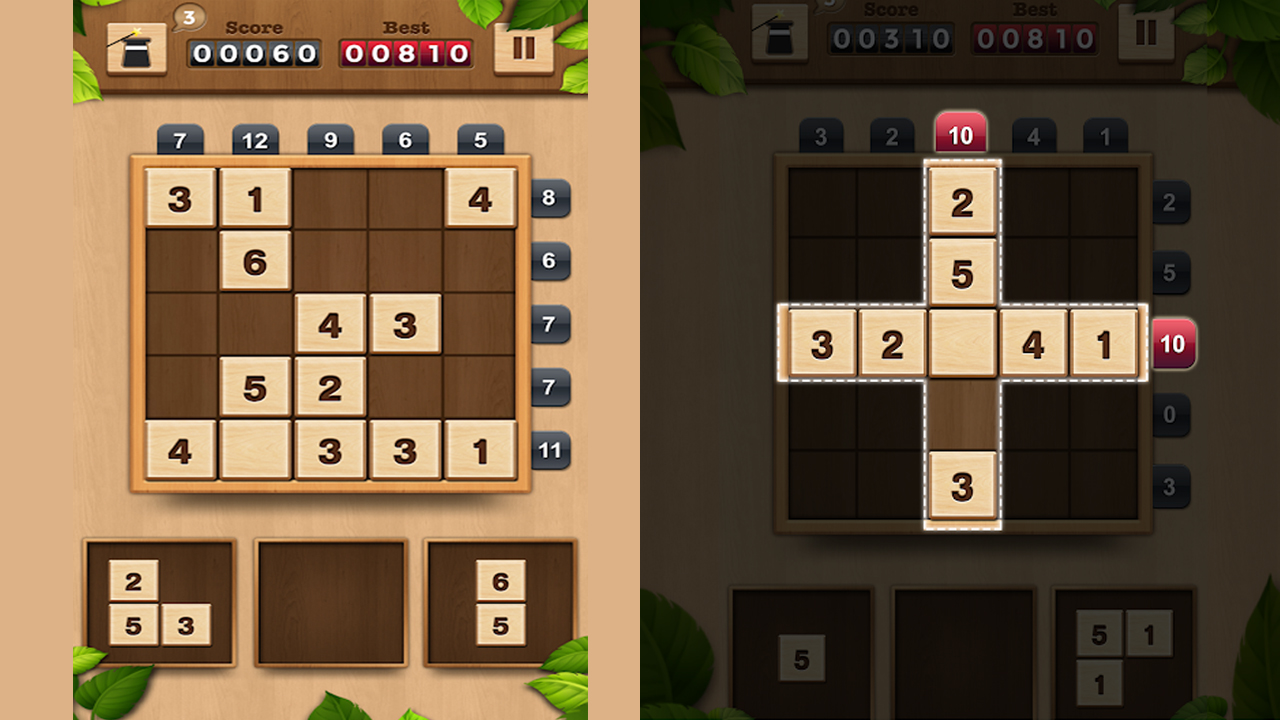Click the column target tab labeled 12

click(255, 140)
